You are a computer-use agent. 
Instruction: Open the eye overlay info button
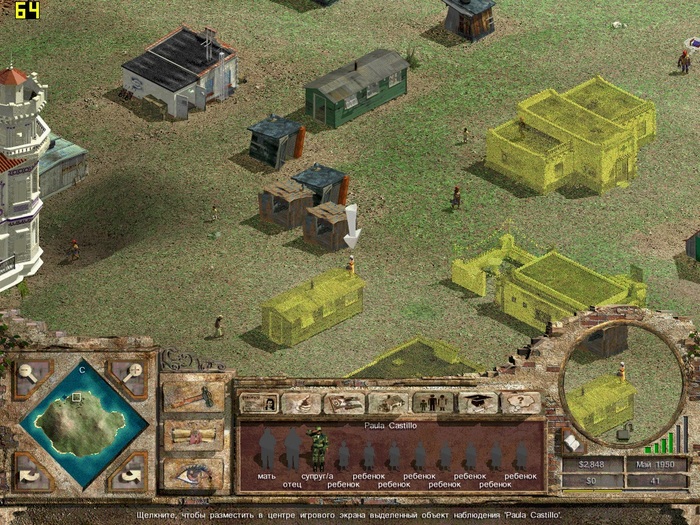coord(193,473)
